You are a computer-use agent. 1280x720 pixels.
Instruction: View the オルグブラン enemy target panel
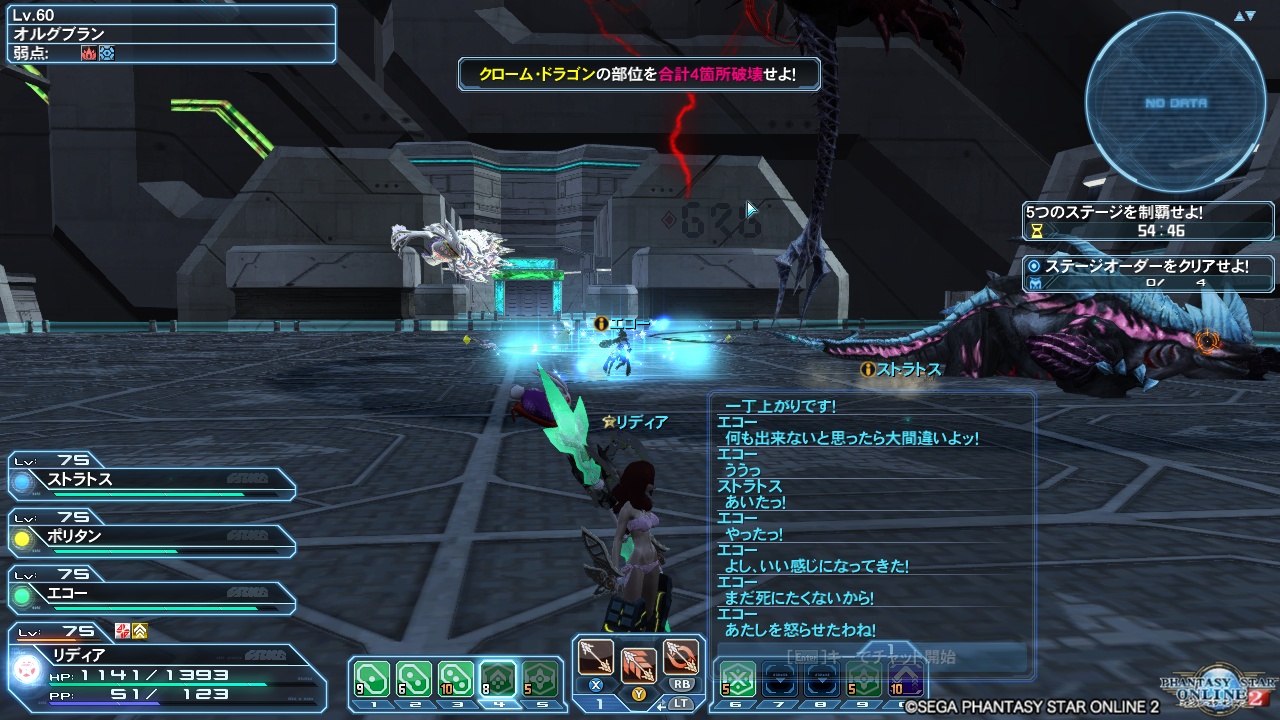click(x=168, y=33)
